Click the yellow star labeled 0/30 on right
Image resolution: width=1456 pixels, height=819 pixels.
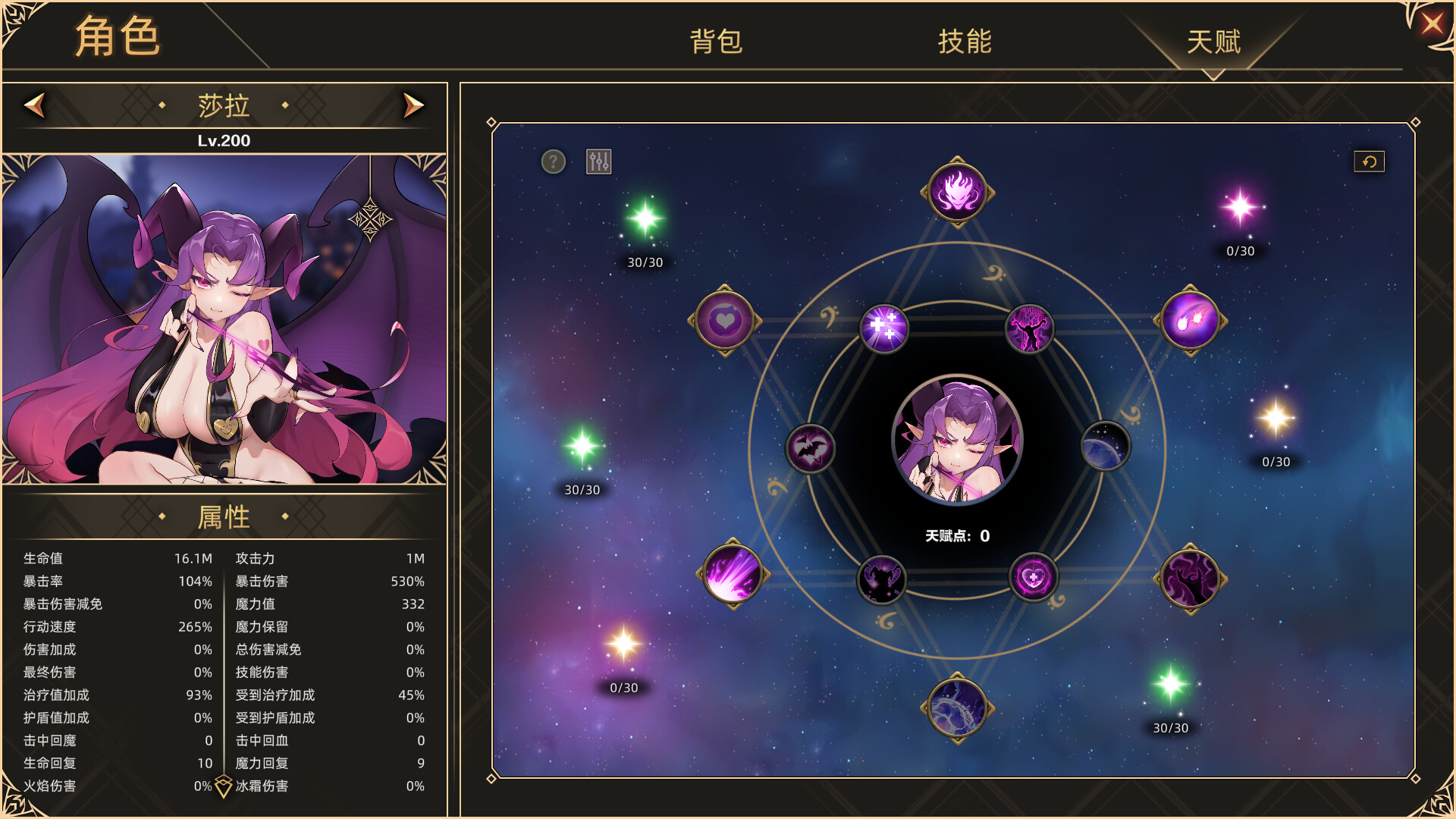[x=1274, y=417]
